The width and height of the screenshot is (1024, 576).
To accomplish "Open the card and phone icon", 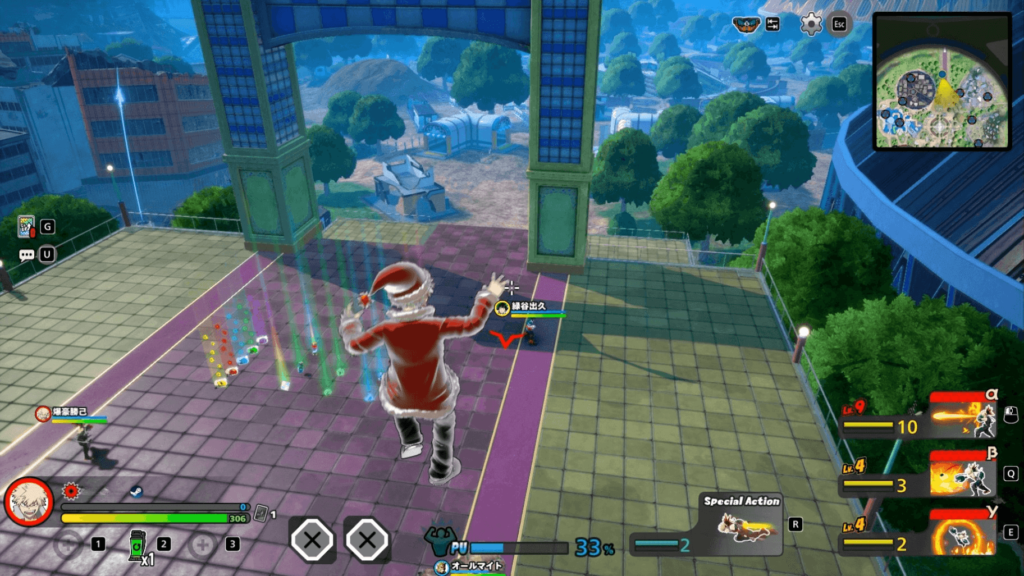I will click(26, 227).
